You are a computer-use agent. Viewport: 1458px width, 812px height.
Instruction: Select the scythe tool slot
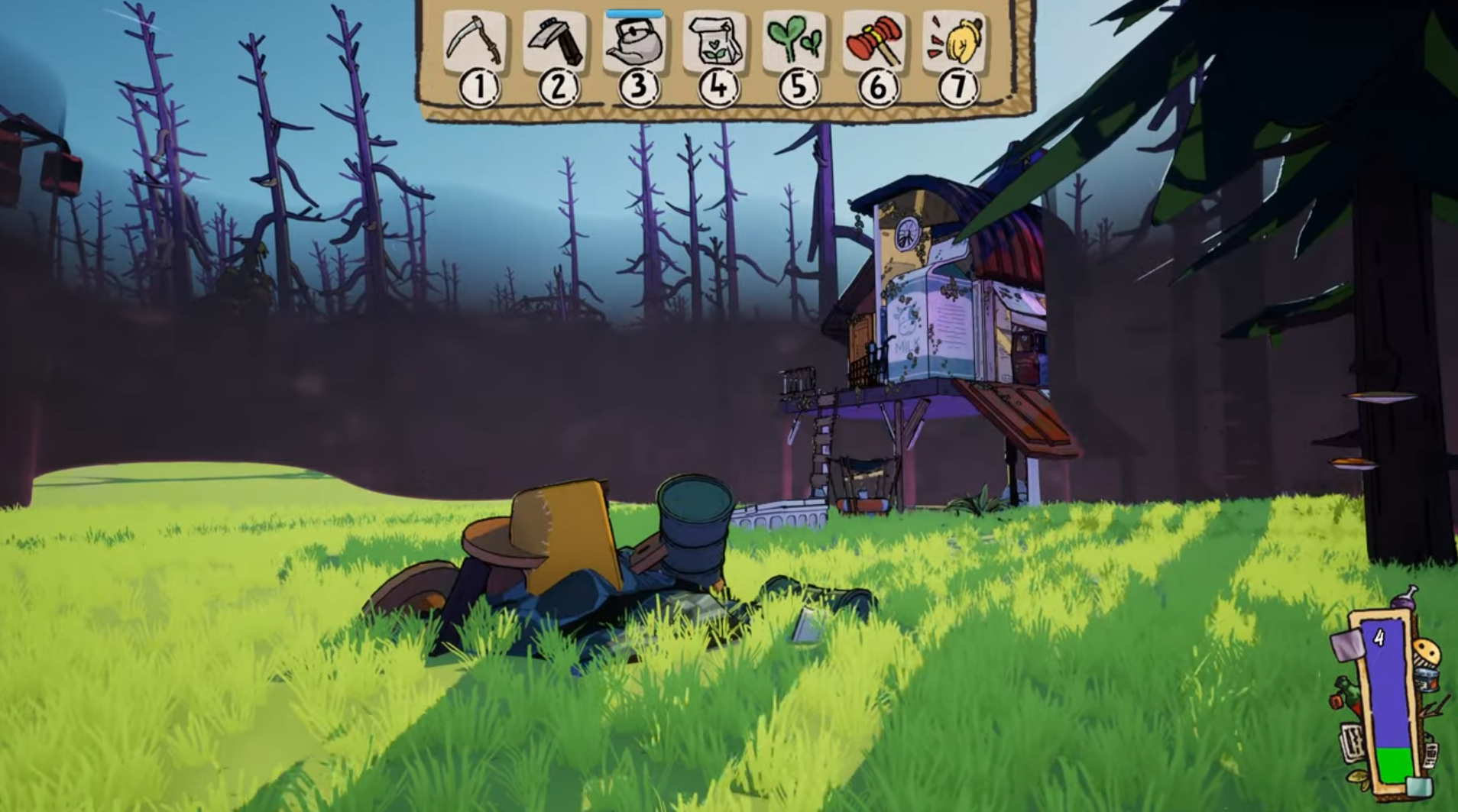[475, 42]
